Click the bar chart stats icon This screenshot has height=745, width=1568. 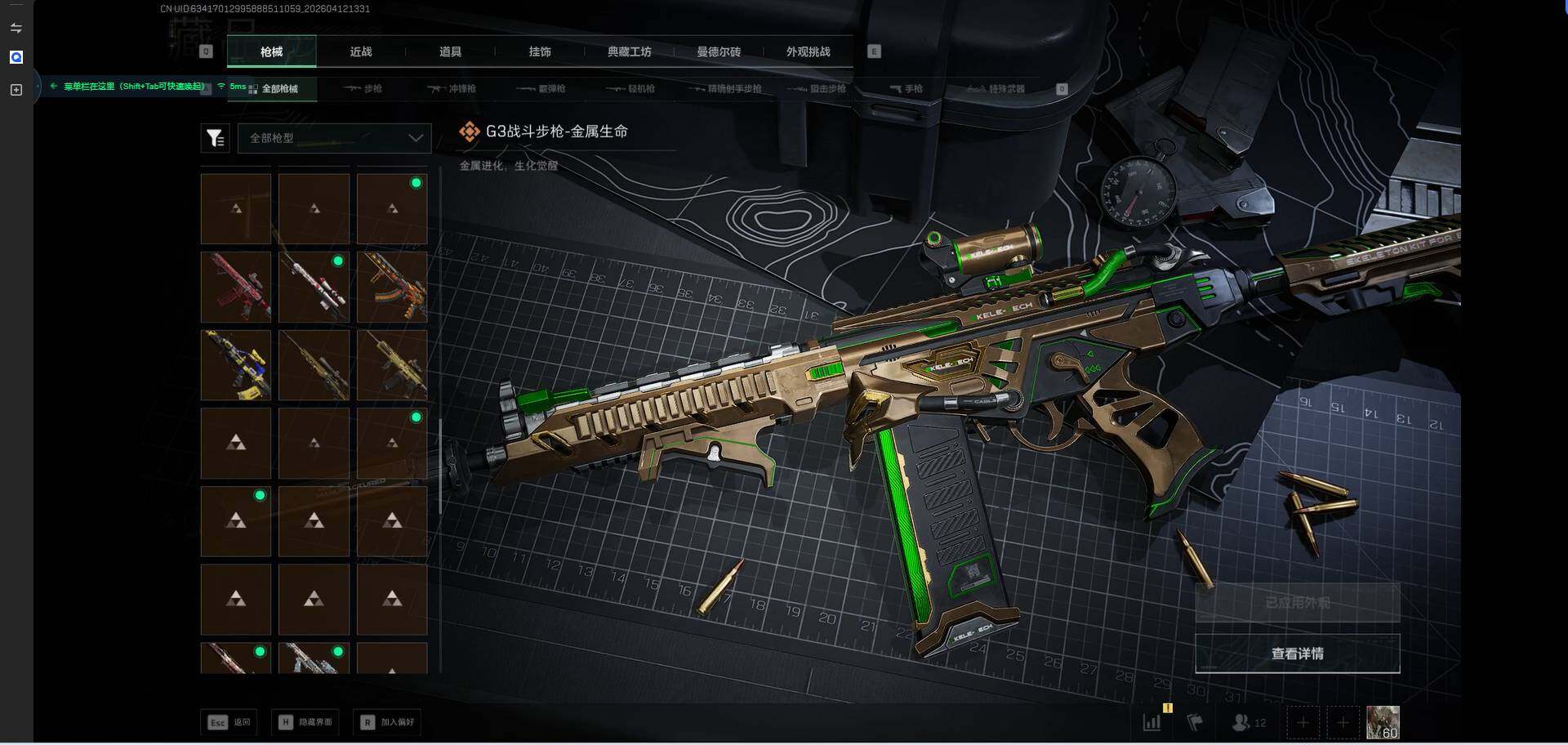(1151, 722)
